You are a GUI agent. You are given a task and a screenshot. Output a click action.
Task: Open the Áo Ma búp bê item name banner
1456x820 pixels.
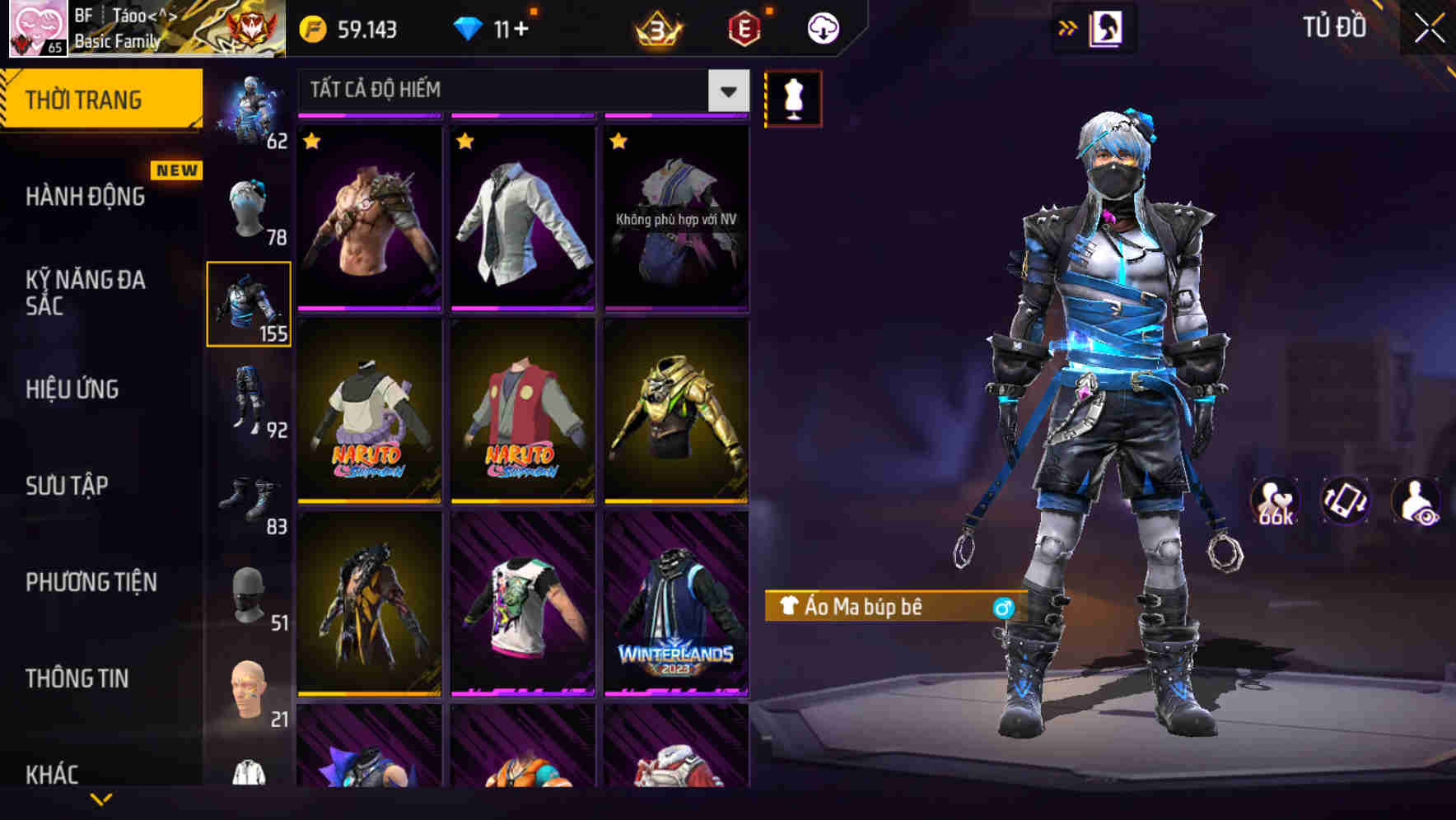point(873,607)
